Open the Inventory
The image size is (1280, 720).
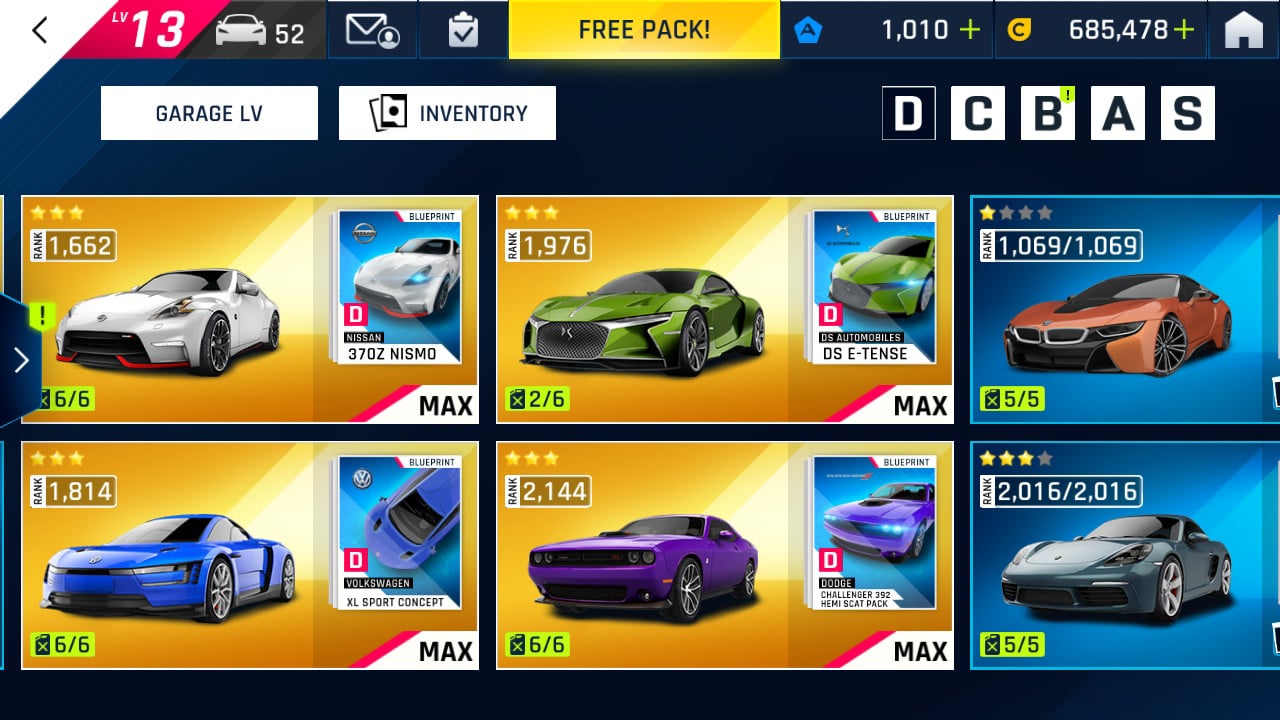(x=447, y=113)
